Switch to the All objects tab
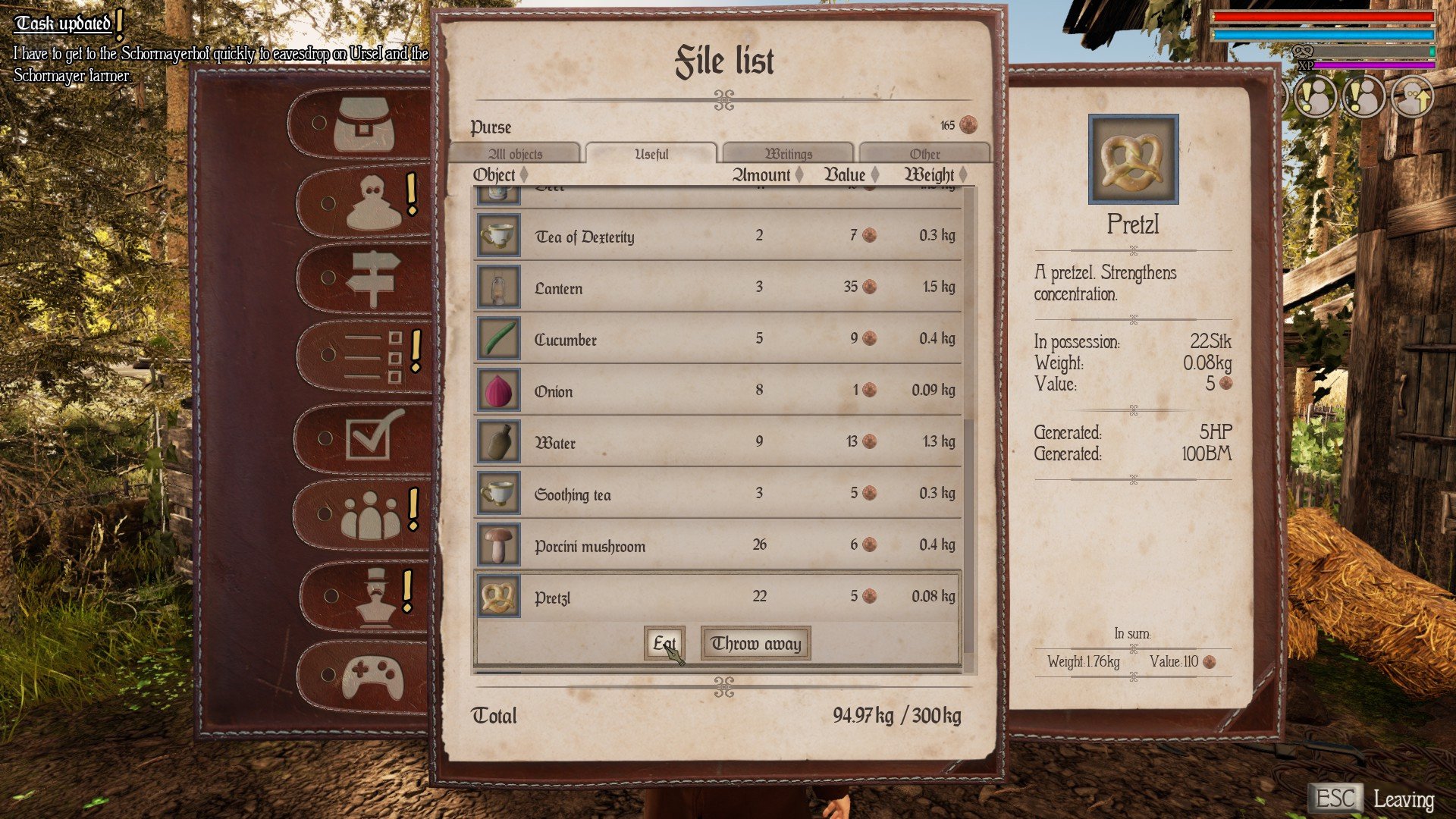1456x819 pixels. (515, 154)
